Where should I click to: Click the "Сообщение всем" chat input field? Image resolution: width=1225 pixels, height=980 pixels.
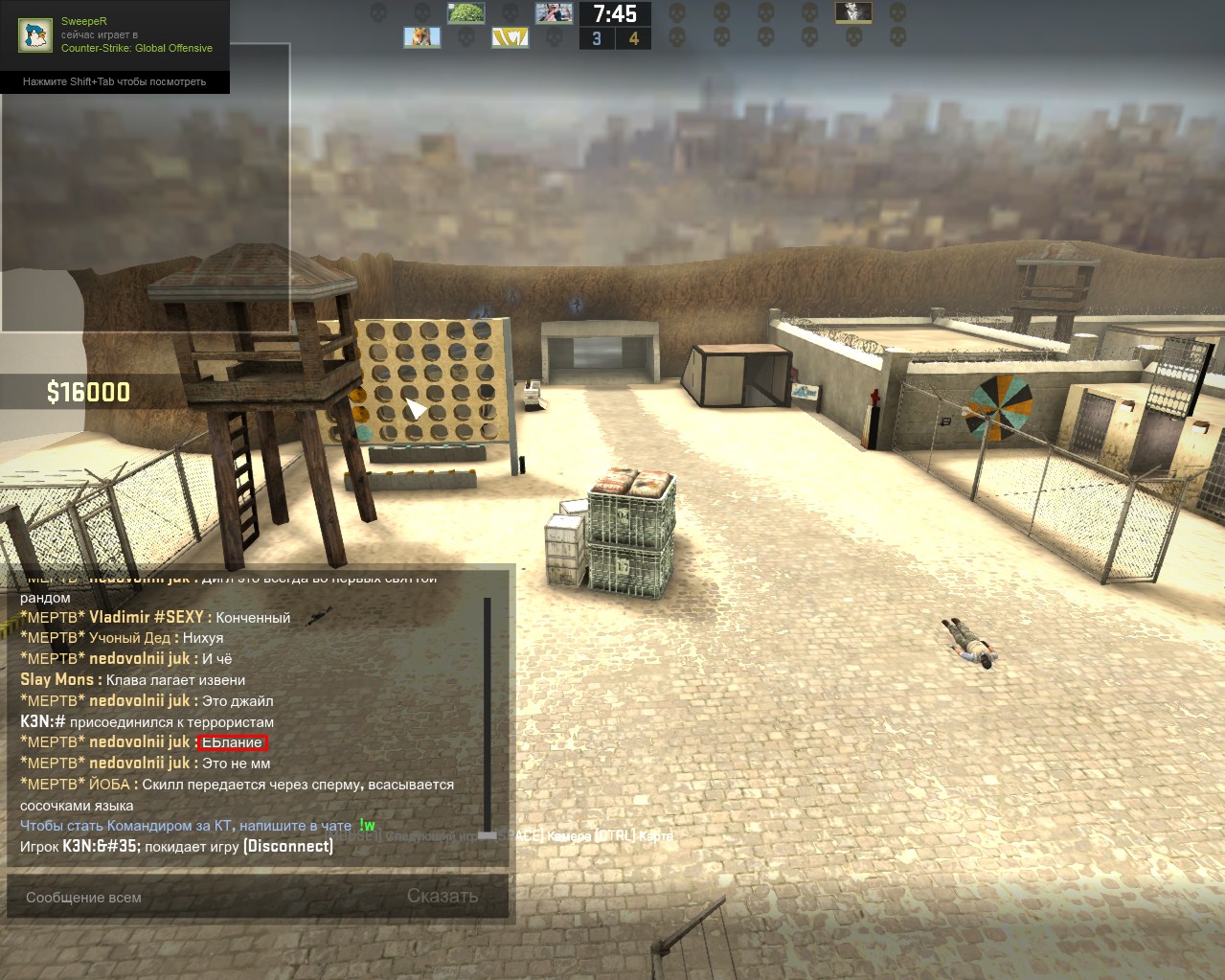tap(201, 898)
